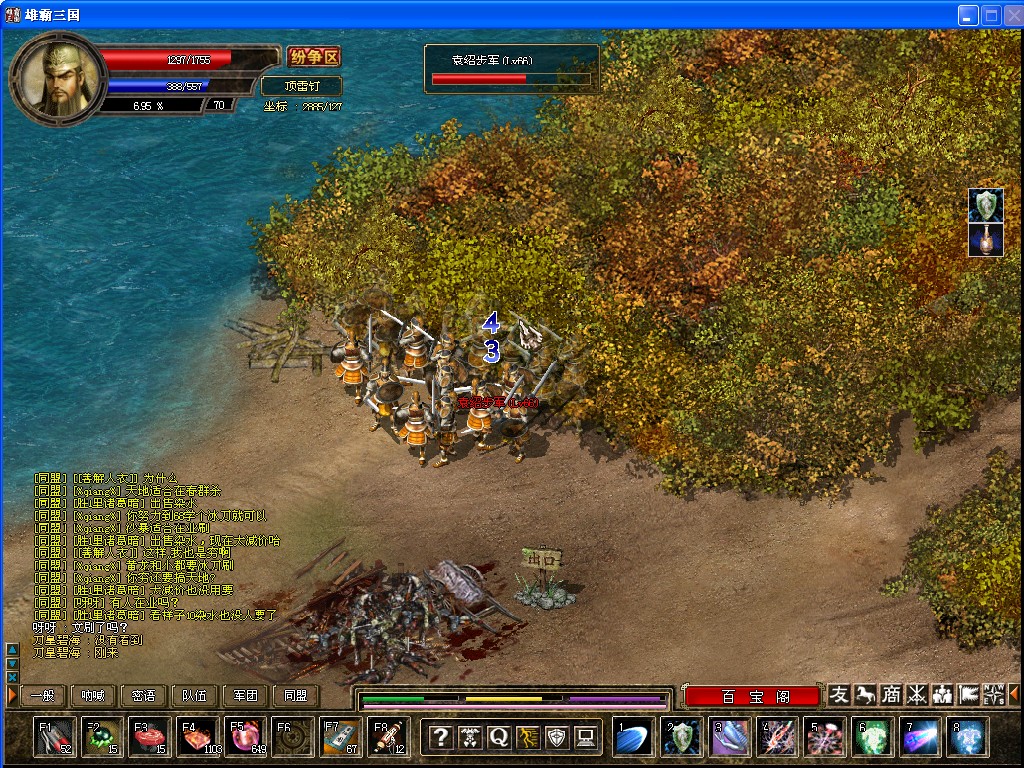Viewport: 1024px width, 768px height.
Task: Click the Q quest button
Action: point(498,738)
